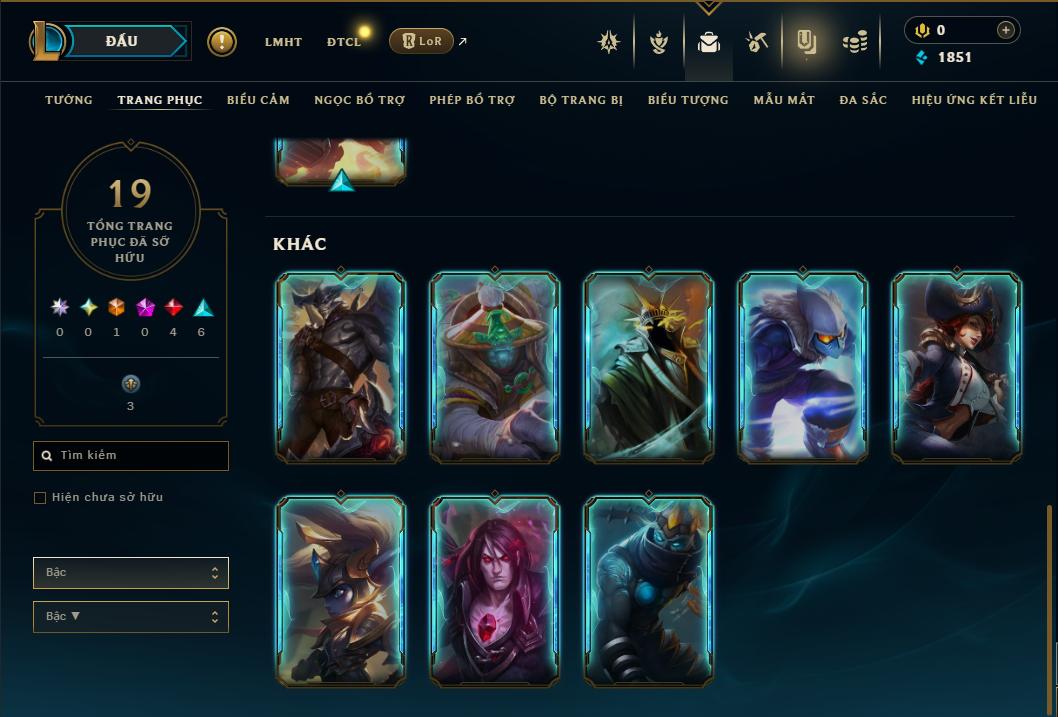
Task: Open the hammer crafting icon
Action: click(756, 42)
